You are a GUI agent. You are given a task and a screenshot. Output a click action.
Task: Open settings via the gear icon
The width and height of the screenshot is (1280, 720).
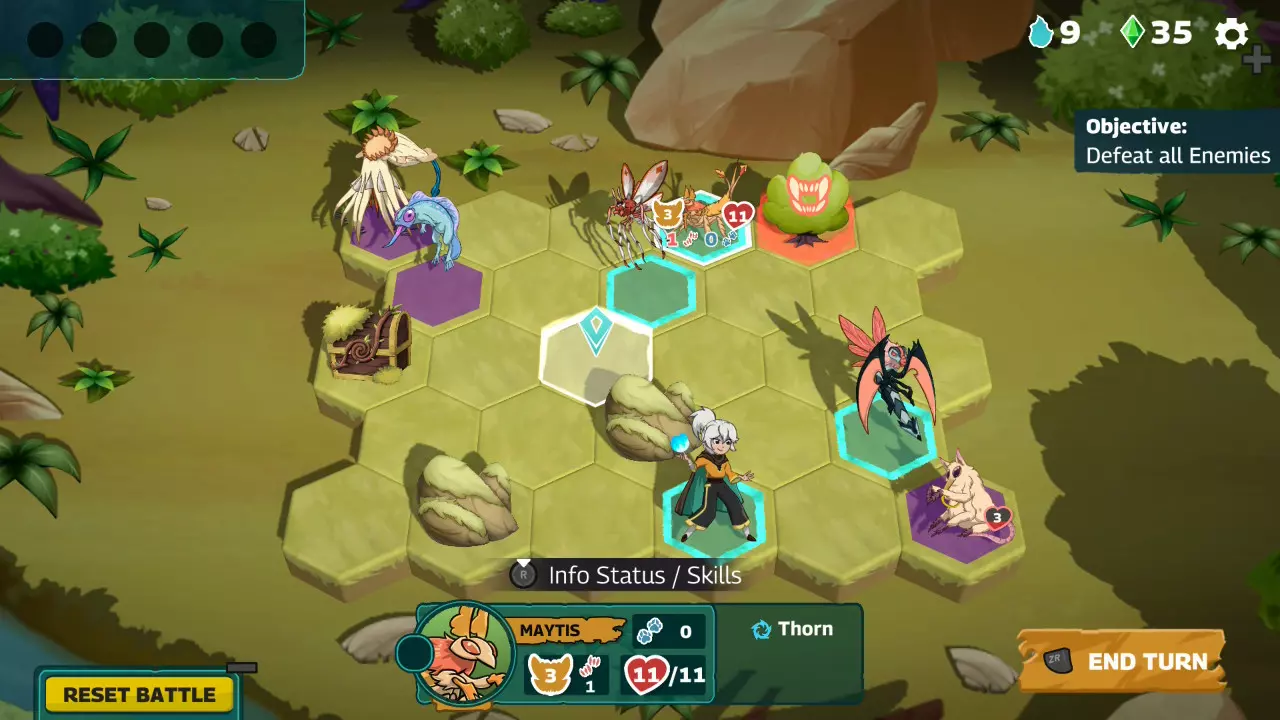(1231, 34)
